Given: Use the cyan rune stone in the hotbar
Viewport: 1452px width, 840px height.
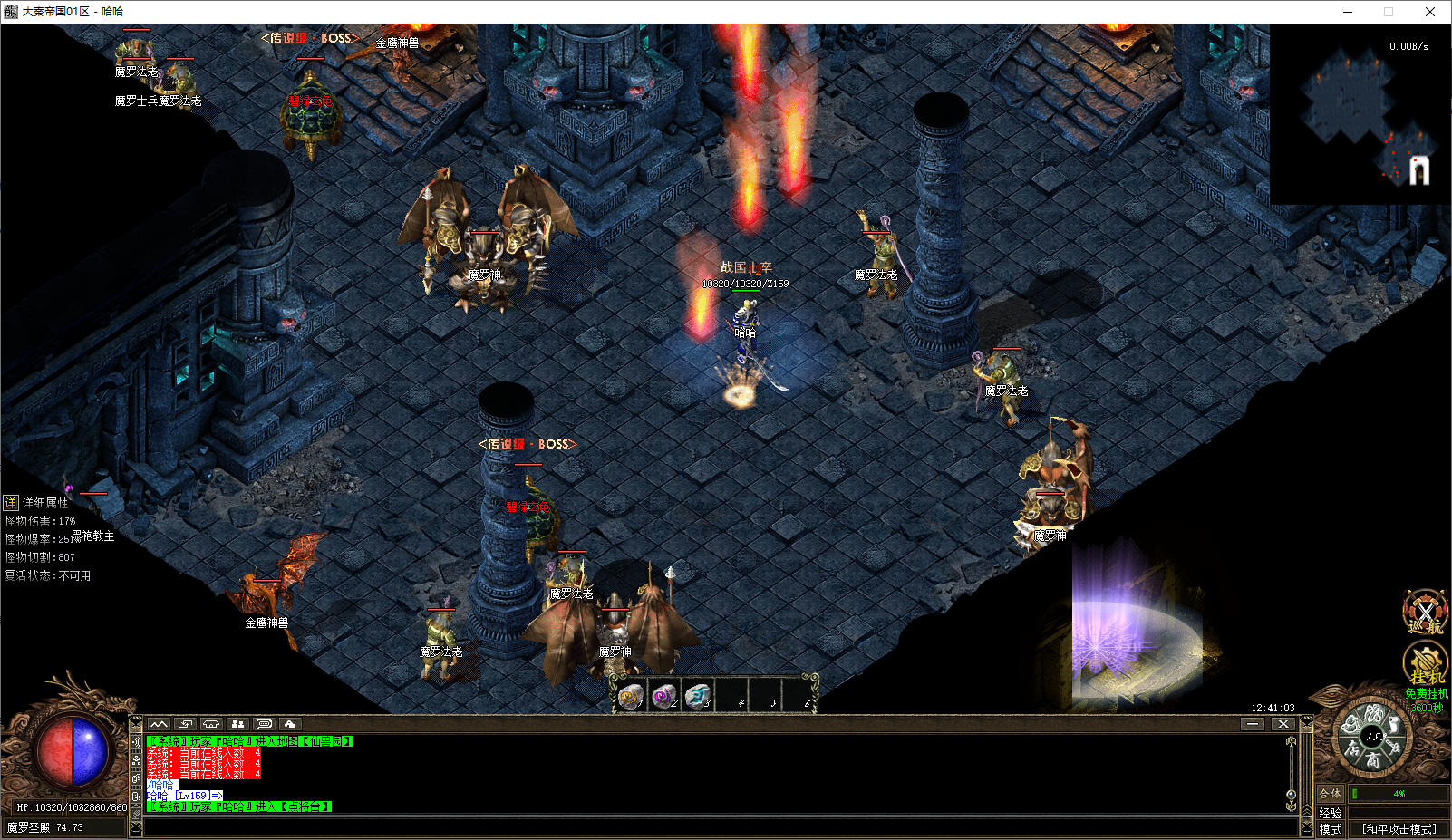Looking at the screenshot, I should [698, 696].
